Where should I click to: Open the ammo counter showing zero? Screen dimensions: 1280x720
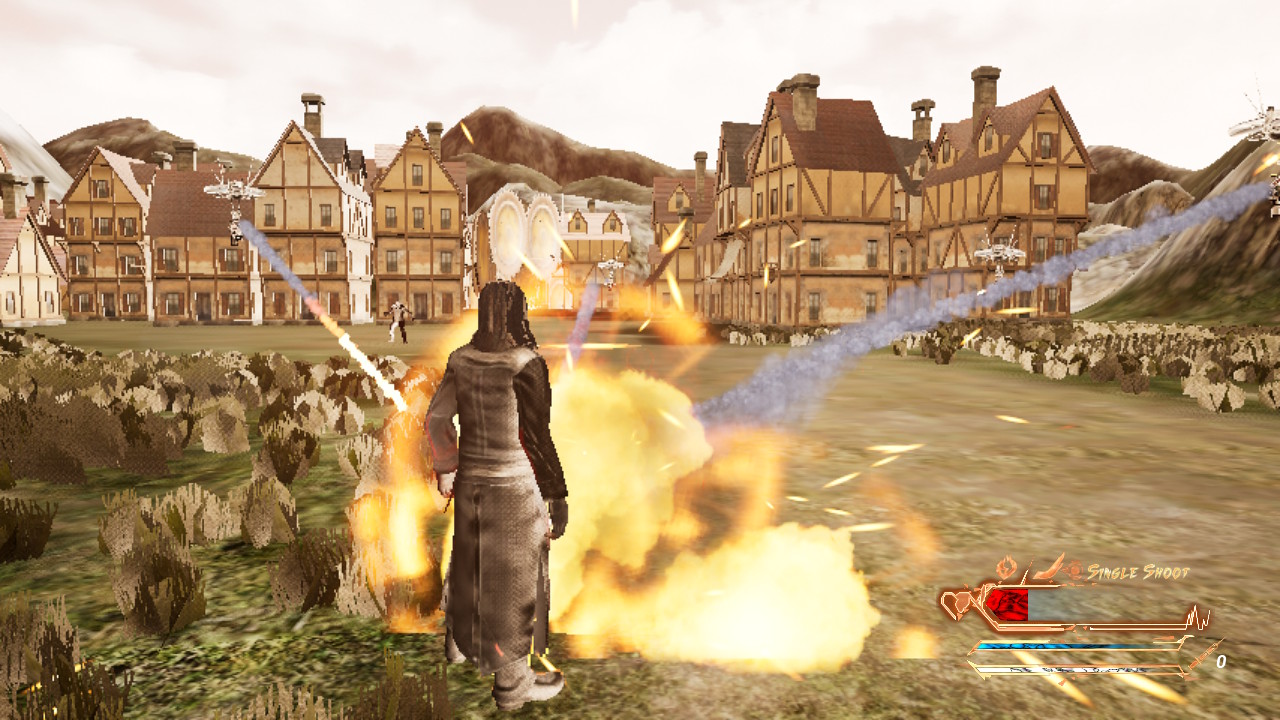click(1222, 661)
